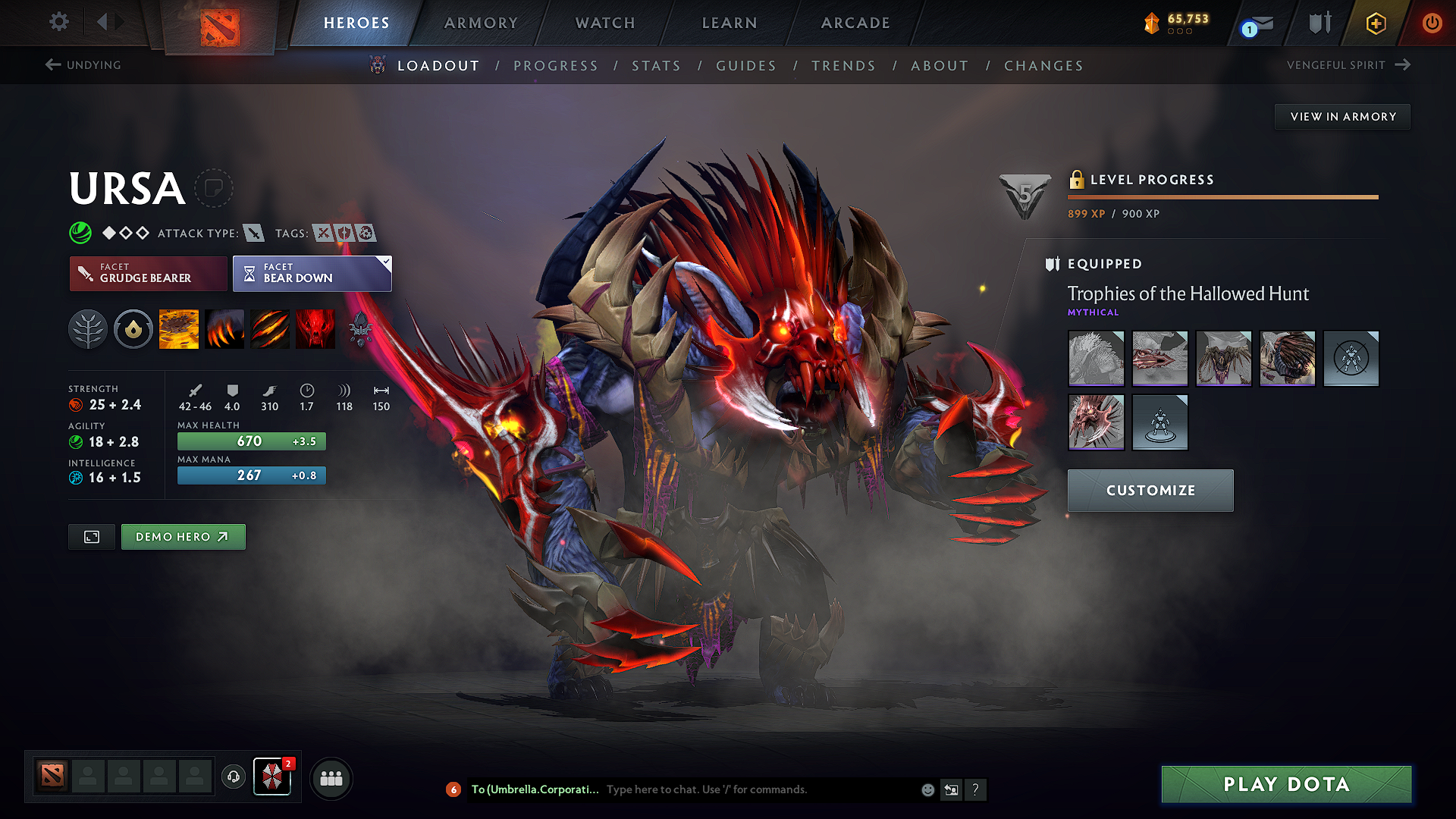Select the Grudge Bearer facet
This screenshot has height=819, width=1456.
[x=148, y=273]
